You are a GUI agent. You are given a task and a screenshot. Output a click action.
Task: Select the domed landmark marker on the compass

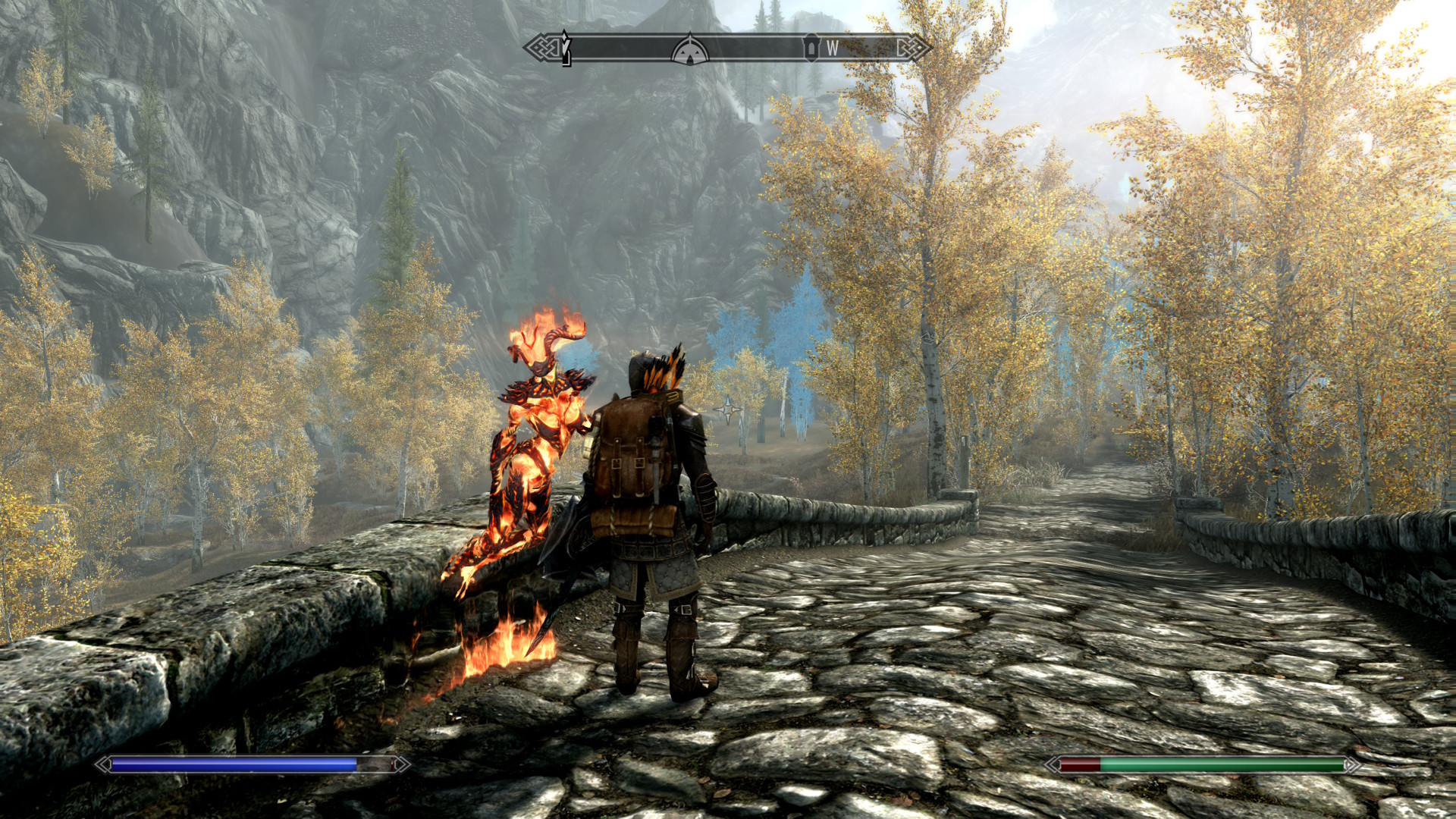coord(689,50)
